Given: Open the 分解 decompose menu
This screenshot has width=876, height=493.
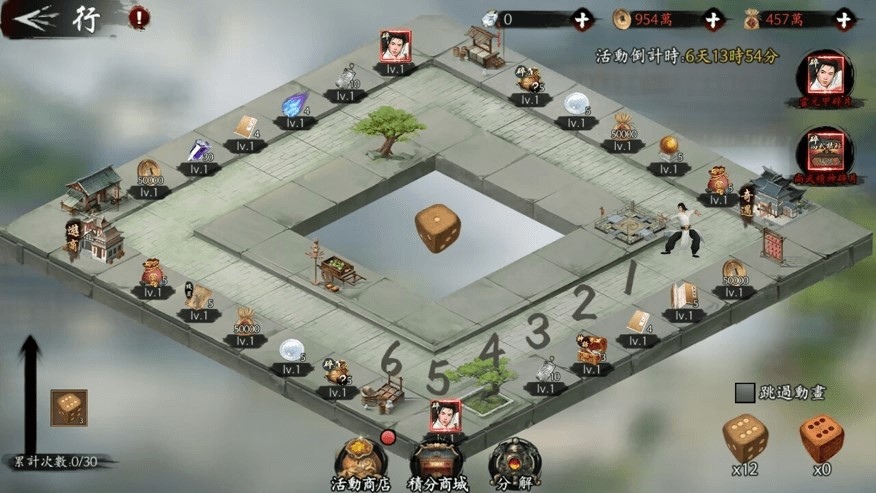Looking at the screenshot, I should [515, 463].
